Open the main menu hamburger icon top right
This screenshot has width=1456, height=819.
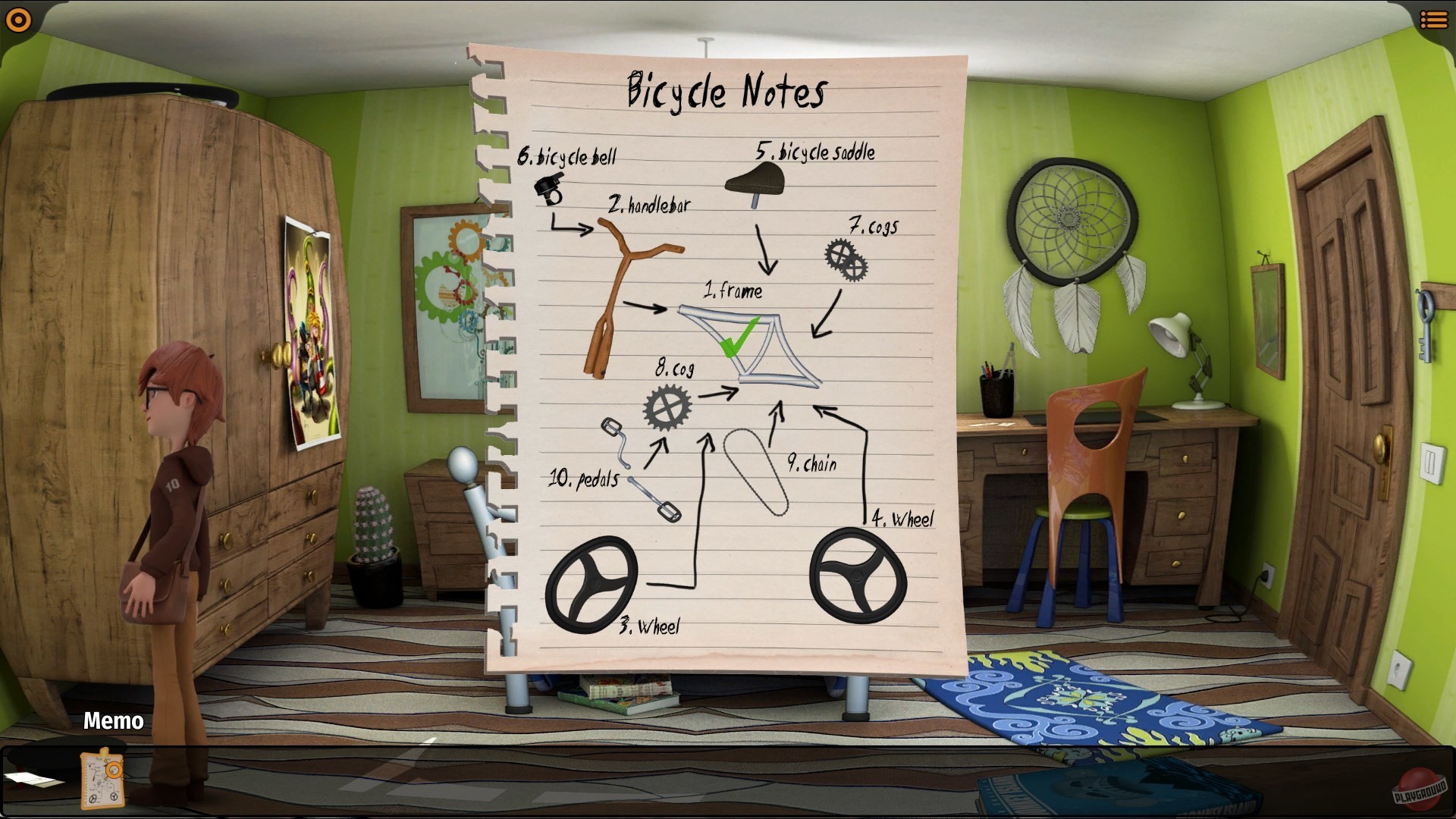[x=1436, y=19]
